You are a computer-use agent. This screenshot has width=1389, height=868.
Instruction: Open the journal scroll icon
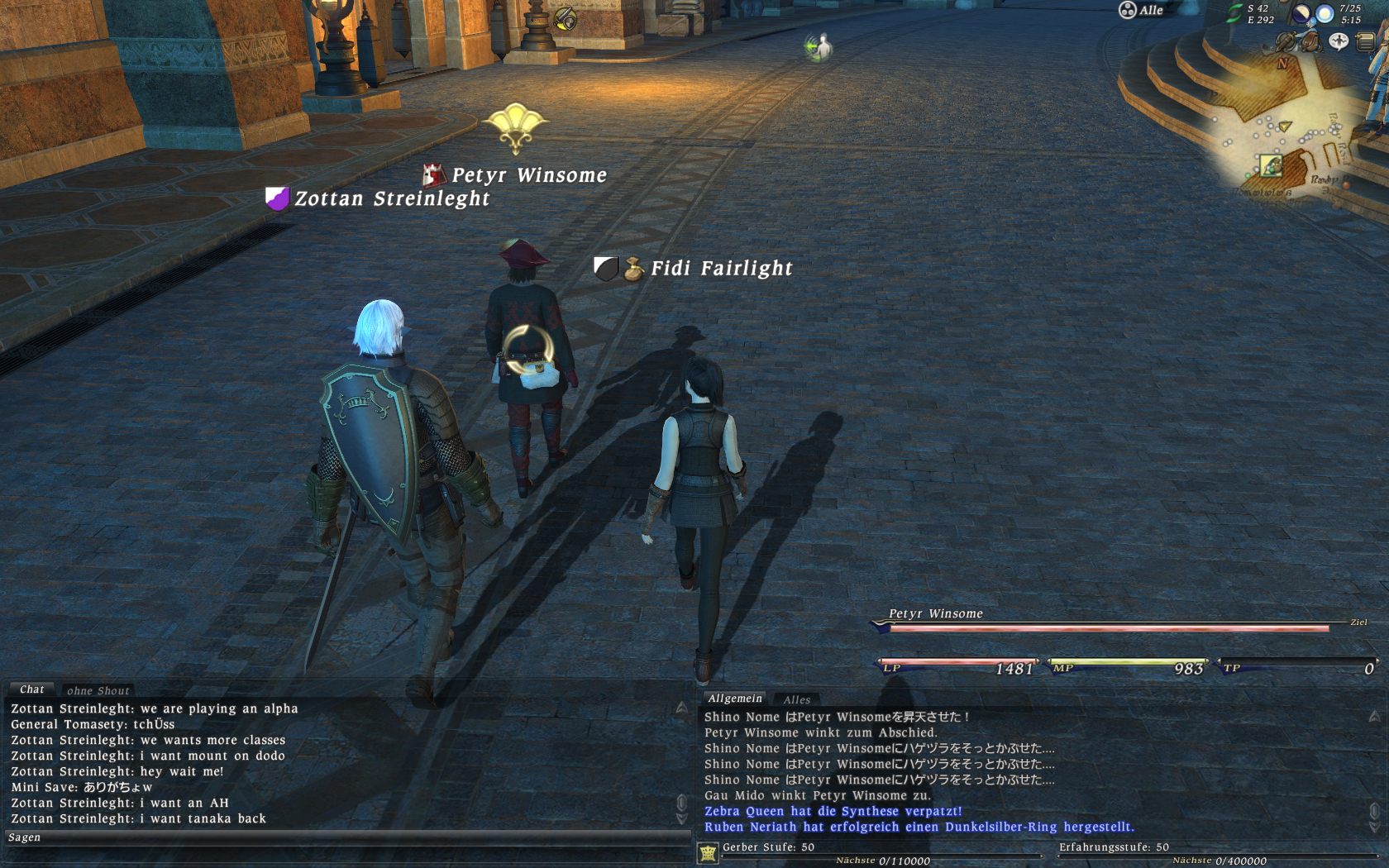1365,41
